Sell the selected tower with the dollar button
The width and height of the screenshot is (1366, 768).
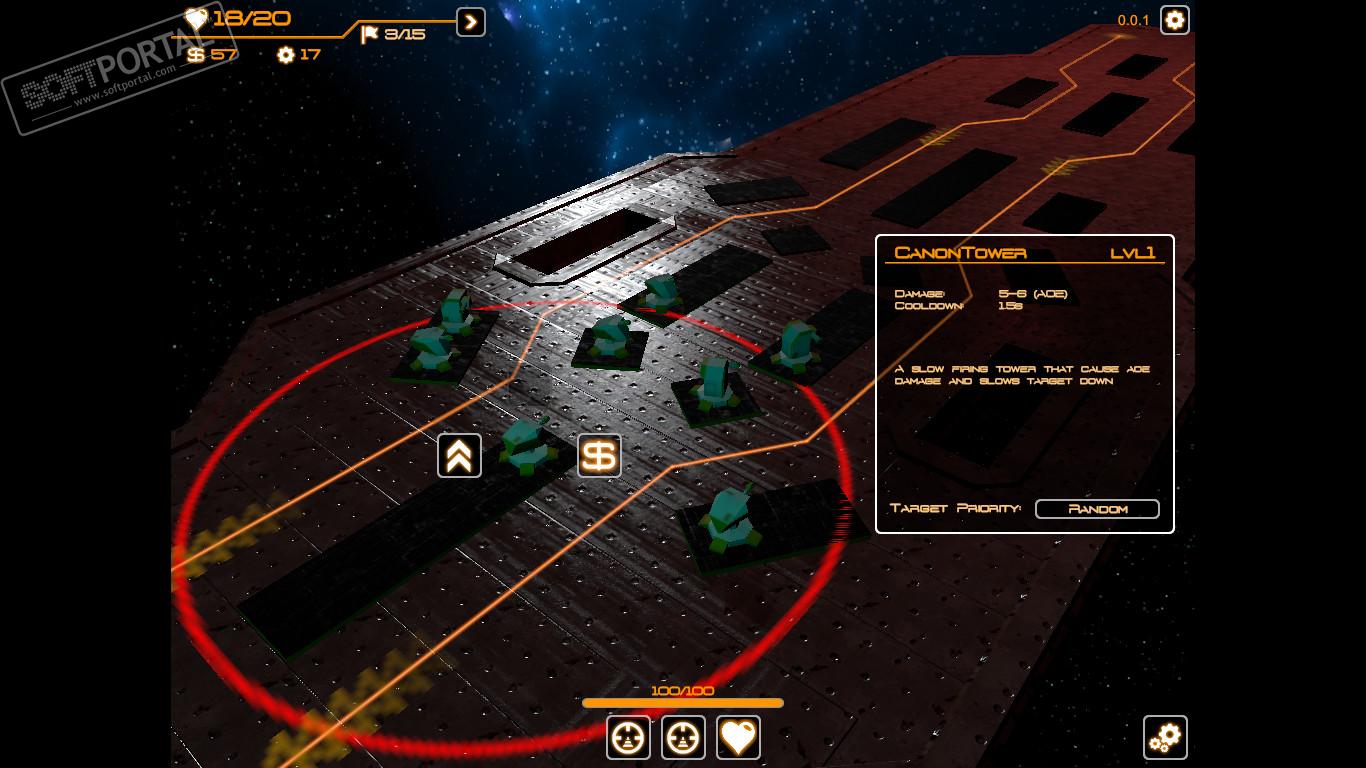tap(599, 456)
